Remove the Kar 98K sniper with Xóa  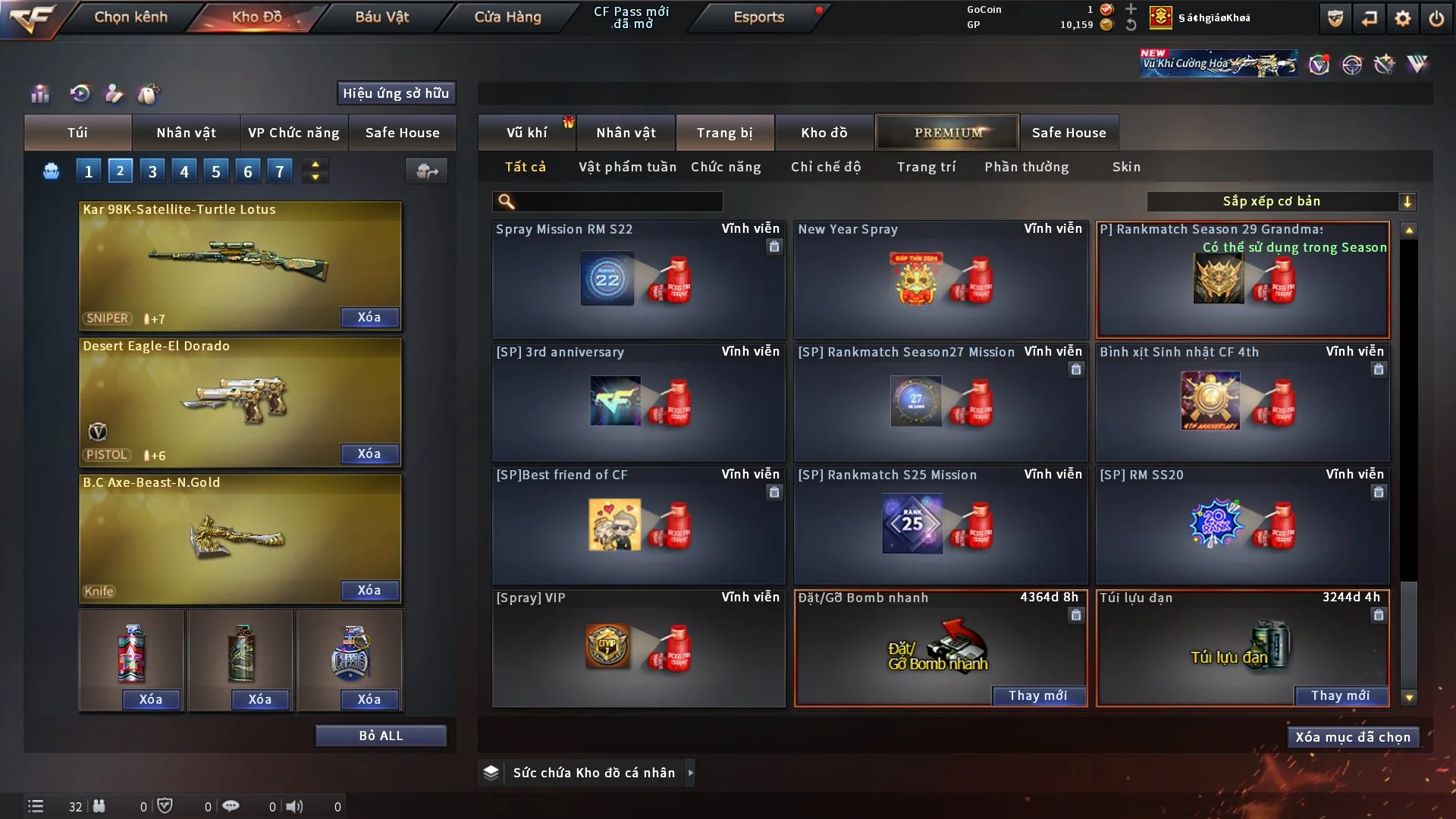pos(369,317)
